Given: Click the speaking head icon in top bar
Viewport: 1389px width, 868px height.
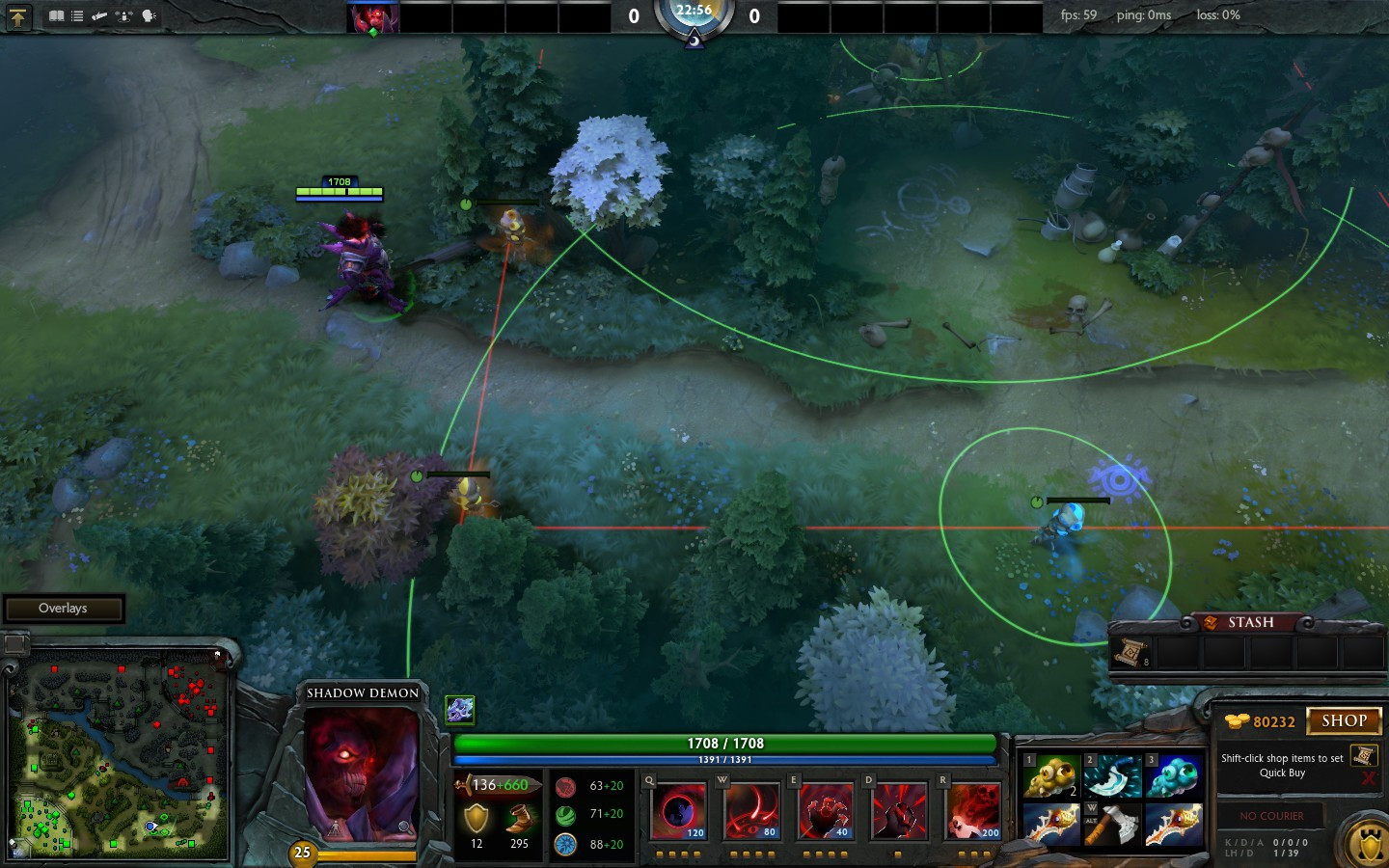Looking at the screenshot, I should point(149,15).
